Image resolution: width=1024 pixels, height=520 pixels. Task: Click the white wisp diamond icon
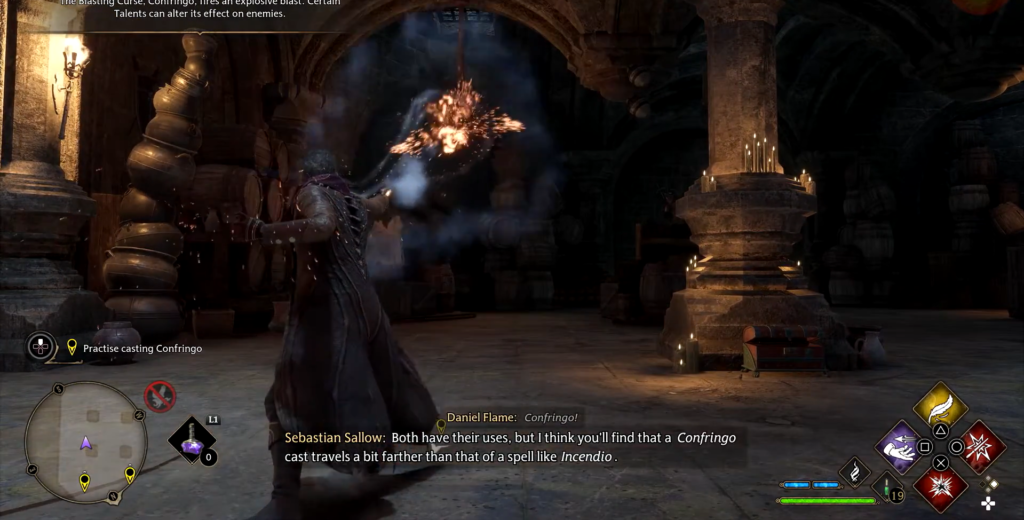point(855,471)
